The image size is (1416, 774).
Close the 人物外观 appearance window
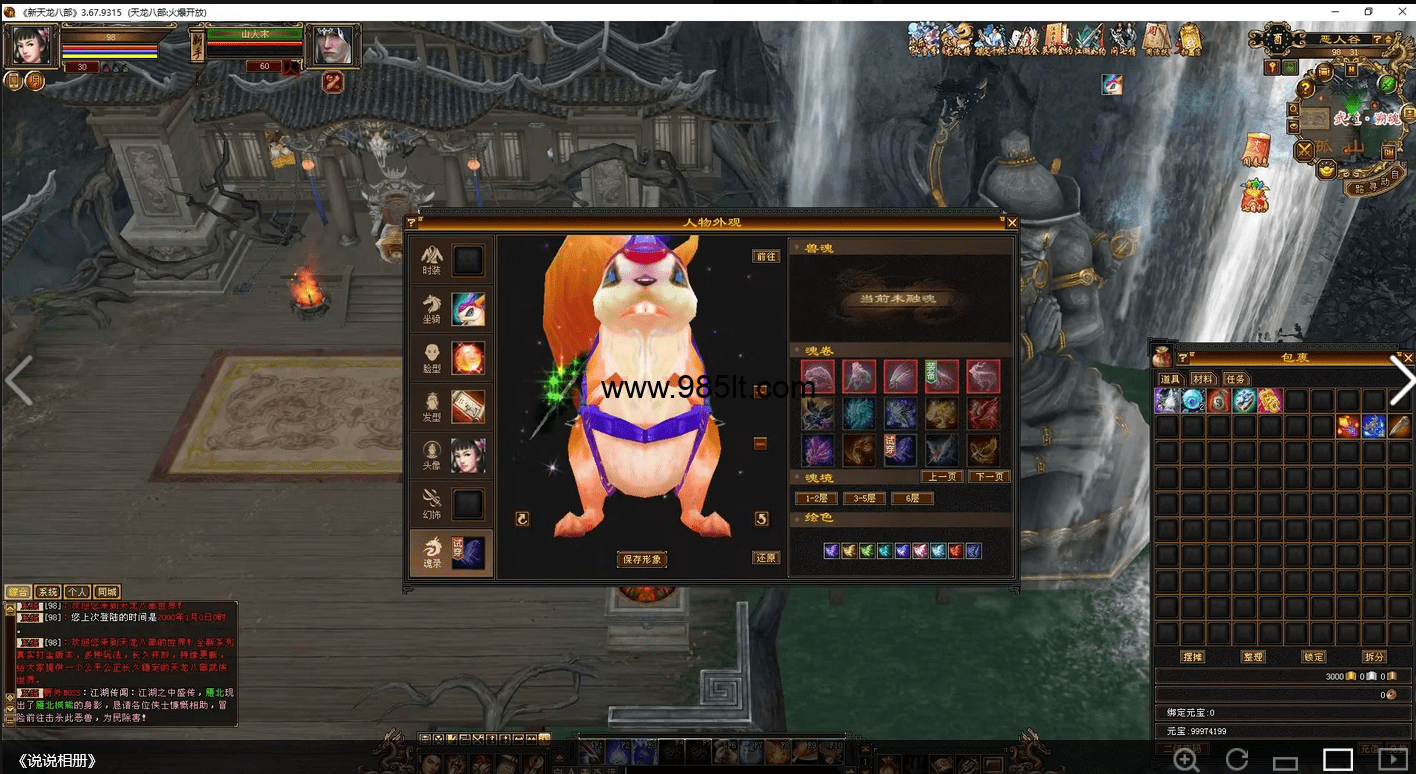1012,223
